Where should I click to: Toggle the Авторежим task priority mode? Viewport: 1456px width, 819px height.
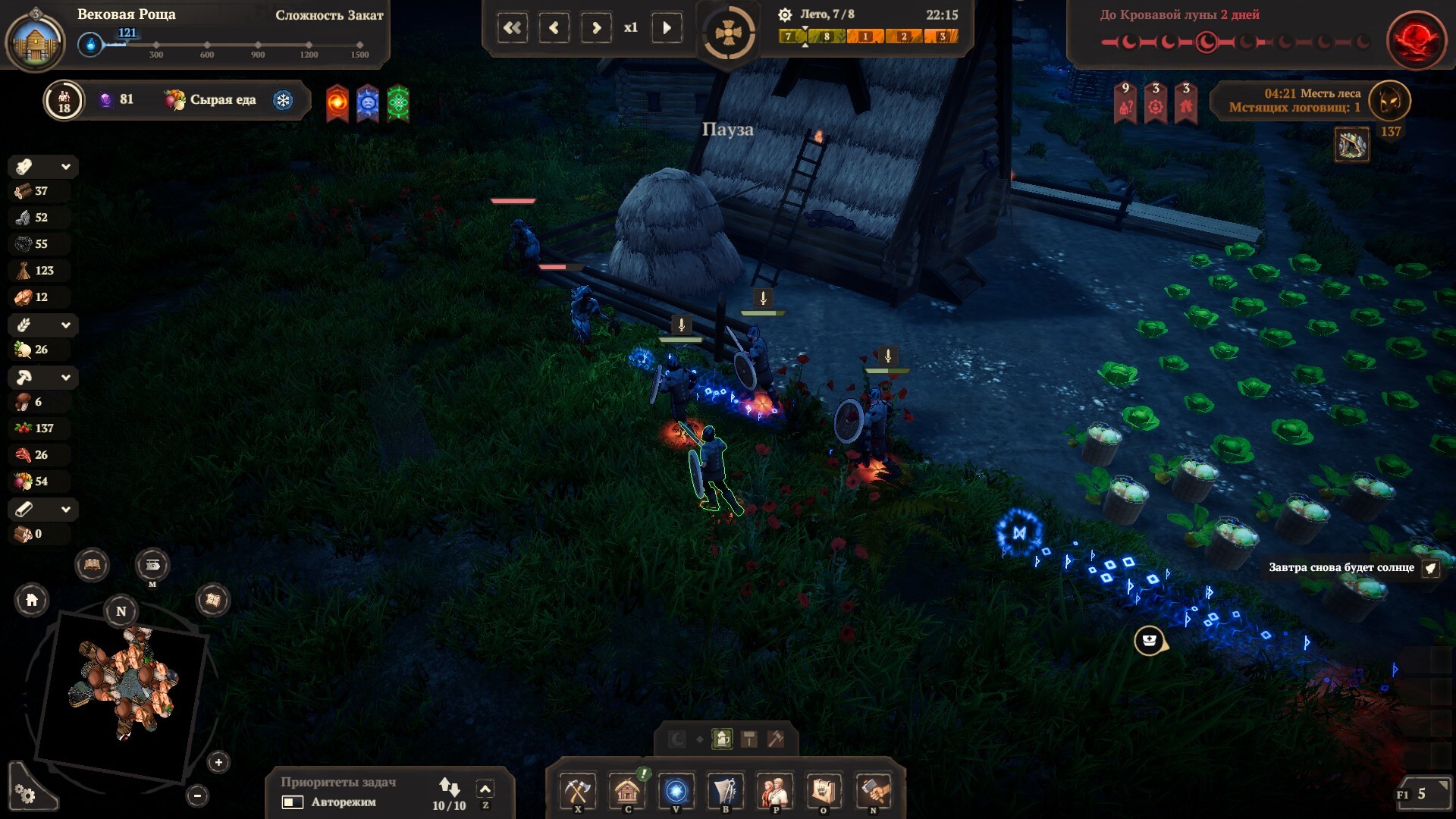pyautogui.click(x=293, y=802)
